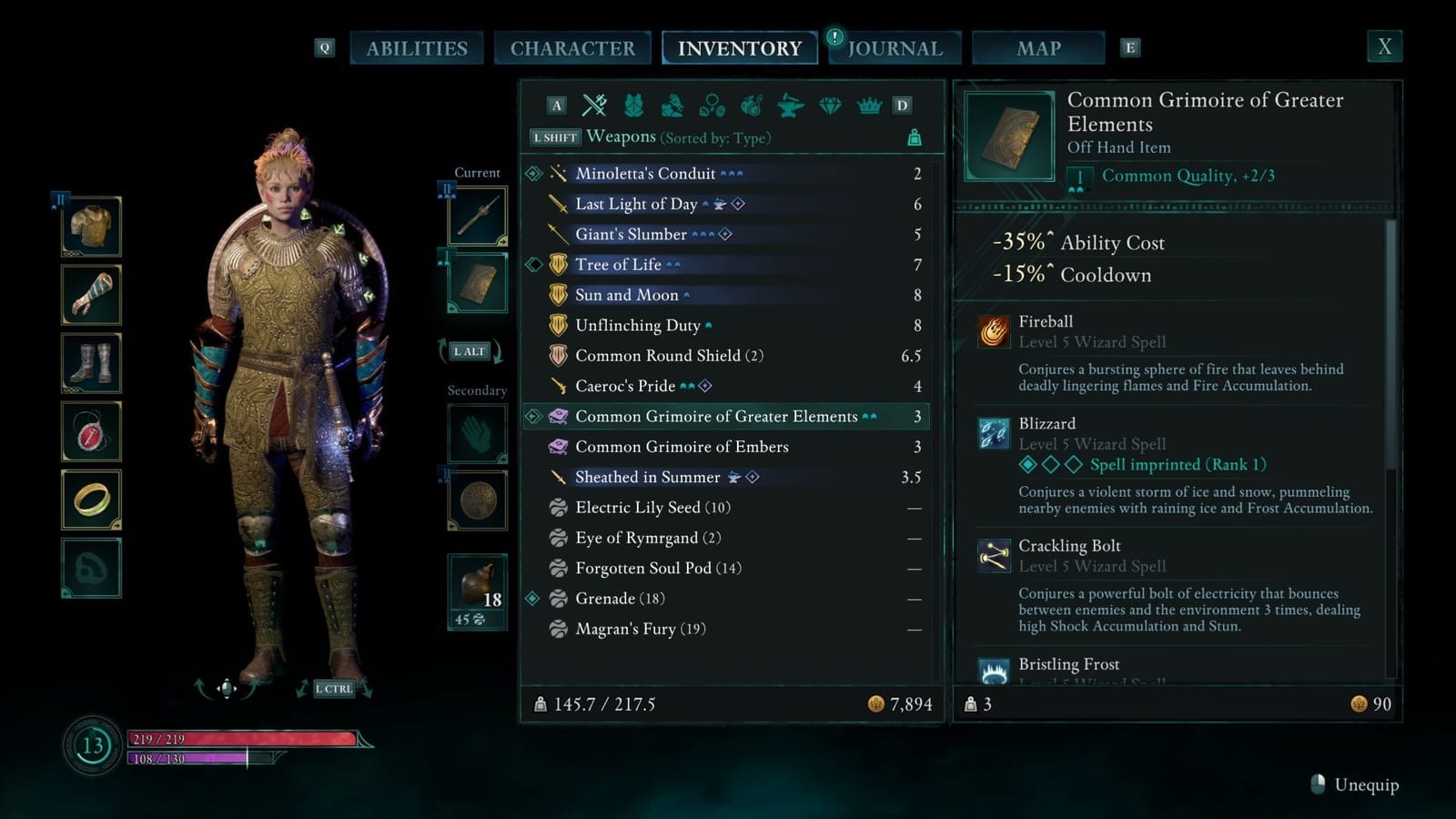Expand the Bristling Frost spell description

tap(1070, 664)
